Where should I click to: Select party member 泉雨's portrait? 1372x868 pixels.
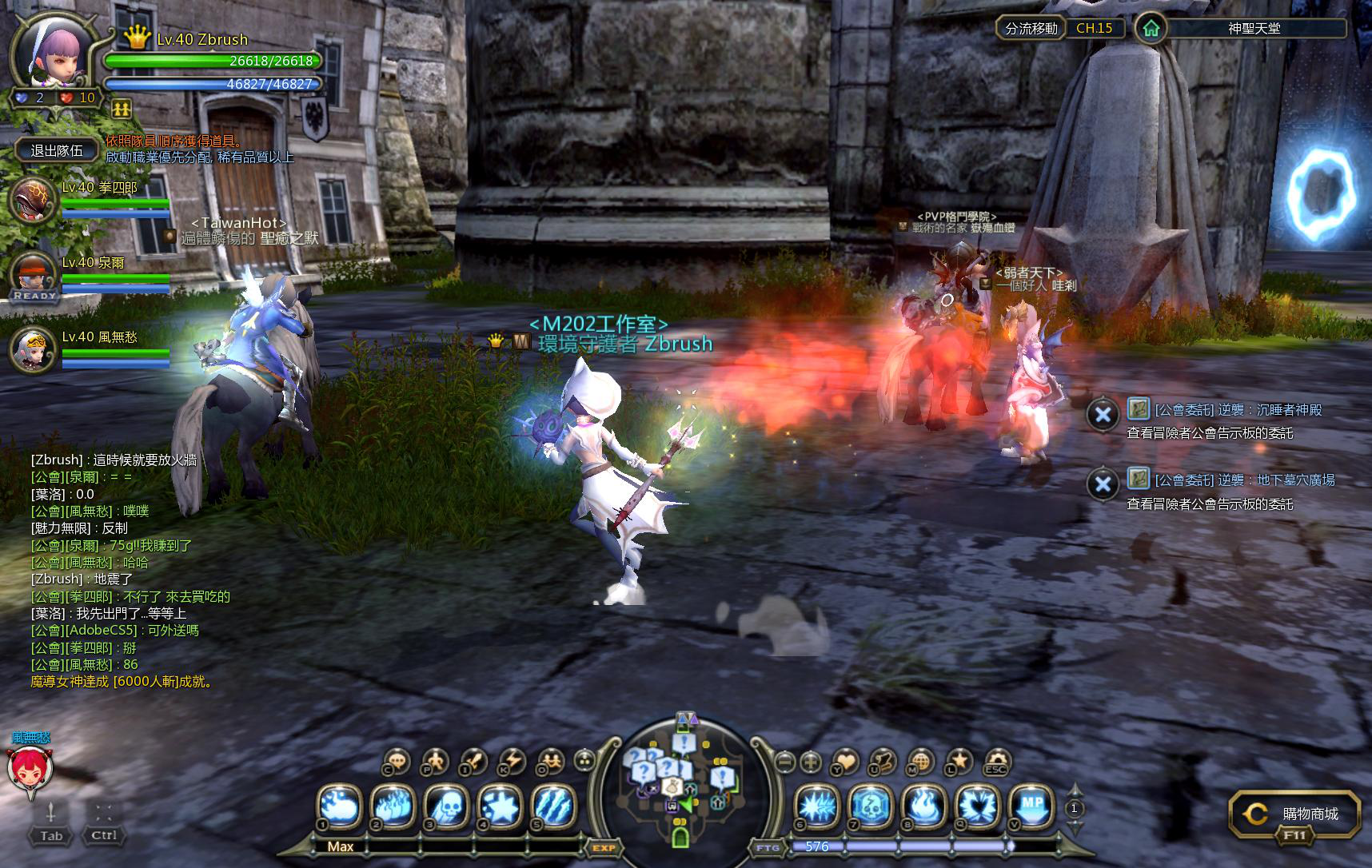coord(32,275)
